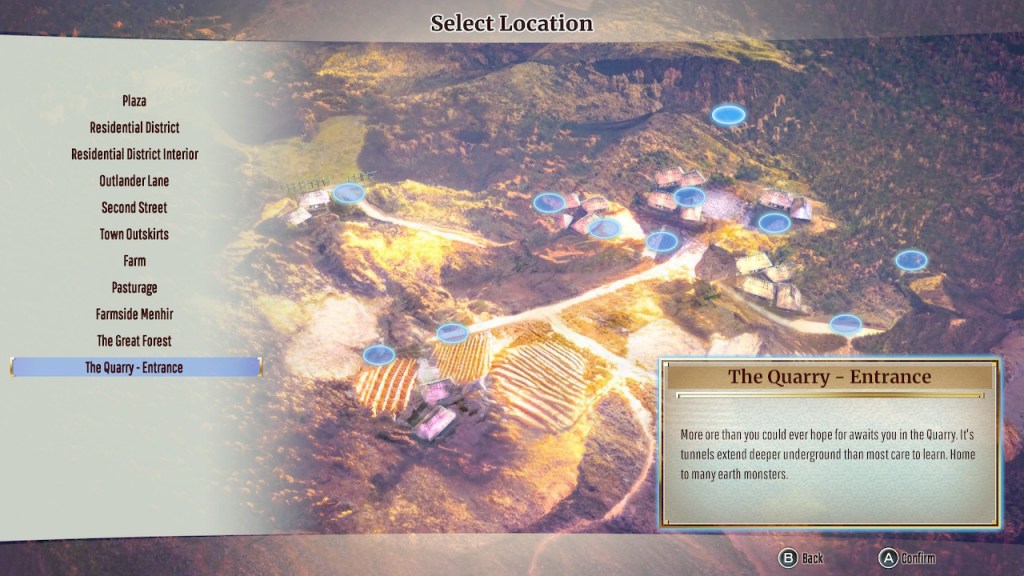1024x576 pixels.
Task: Select Pasturage from the list
Action: click(135, 288)
